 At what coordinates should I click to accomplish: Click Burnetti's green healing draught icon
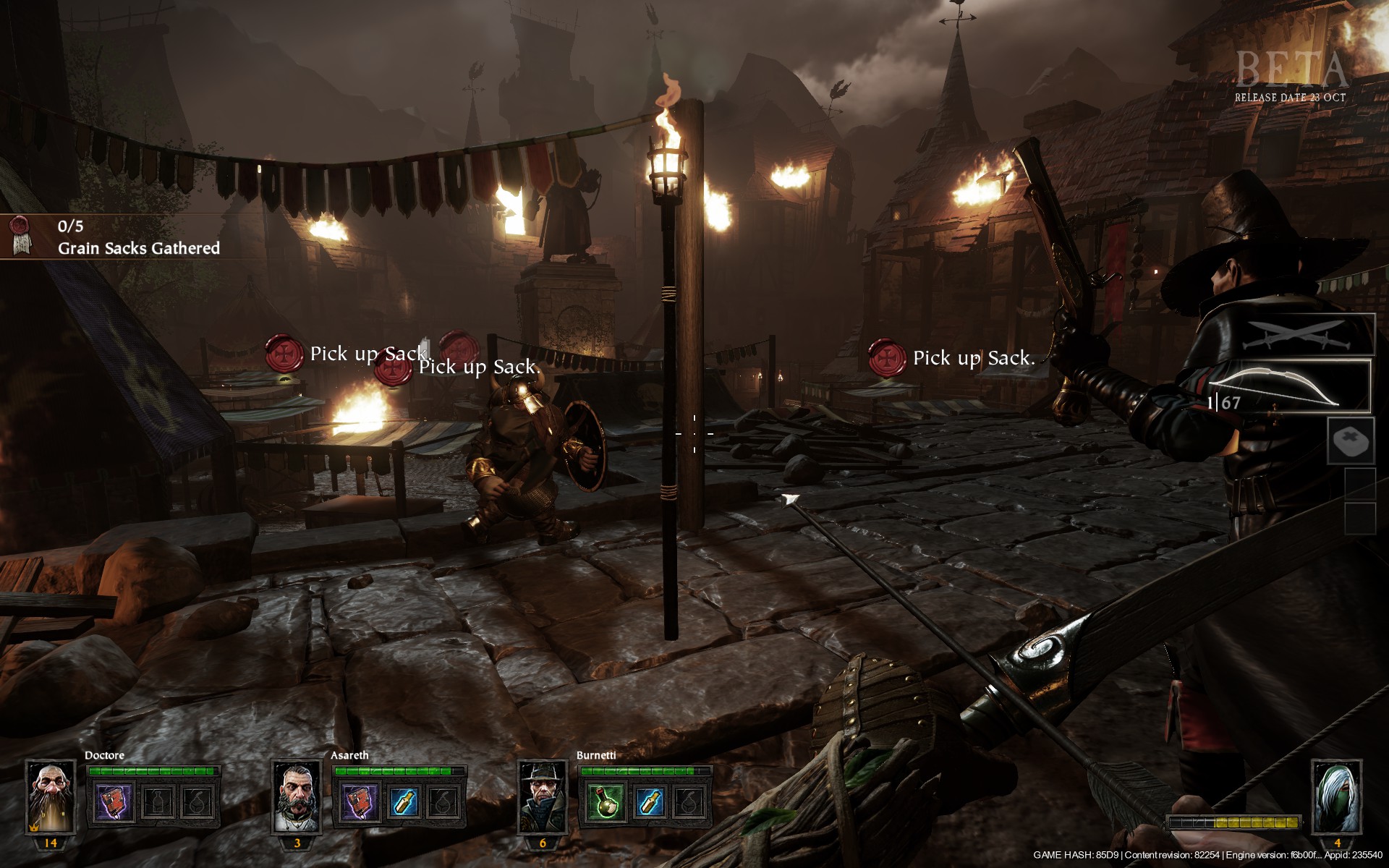coord(607,802)
